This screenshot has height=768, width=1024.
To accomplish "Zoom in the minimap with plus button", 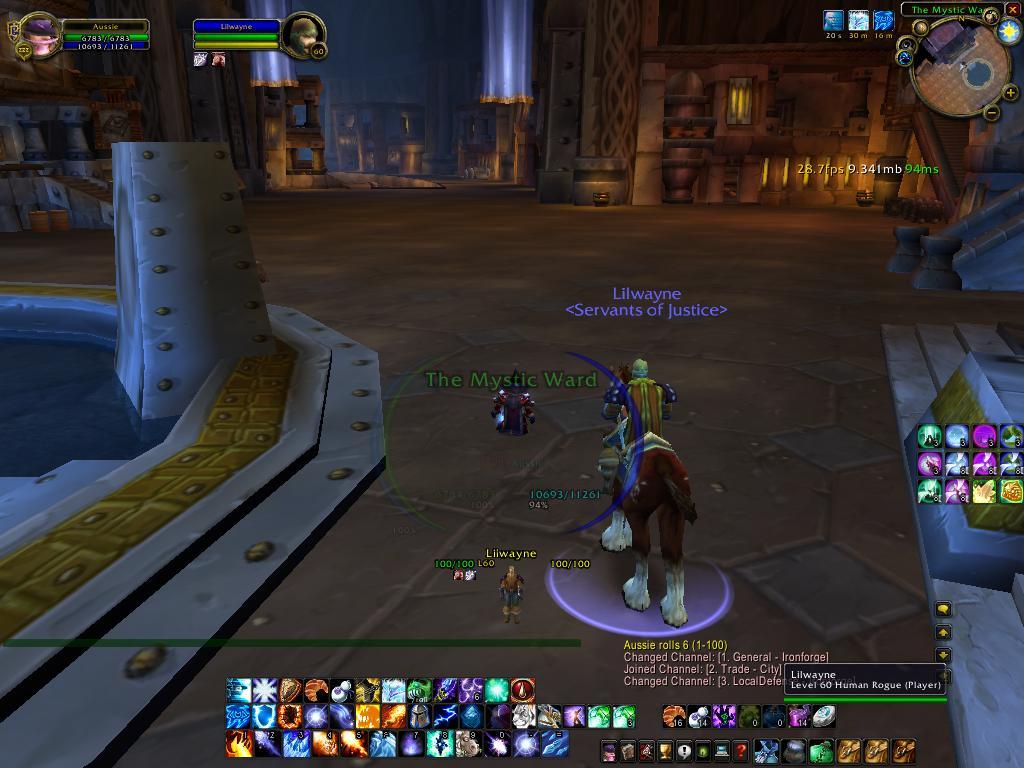I will point(1010,92).
